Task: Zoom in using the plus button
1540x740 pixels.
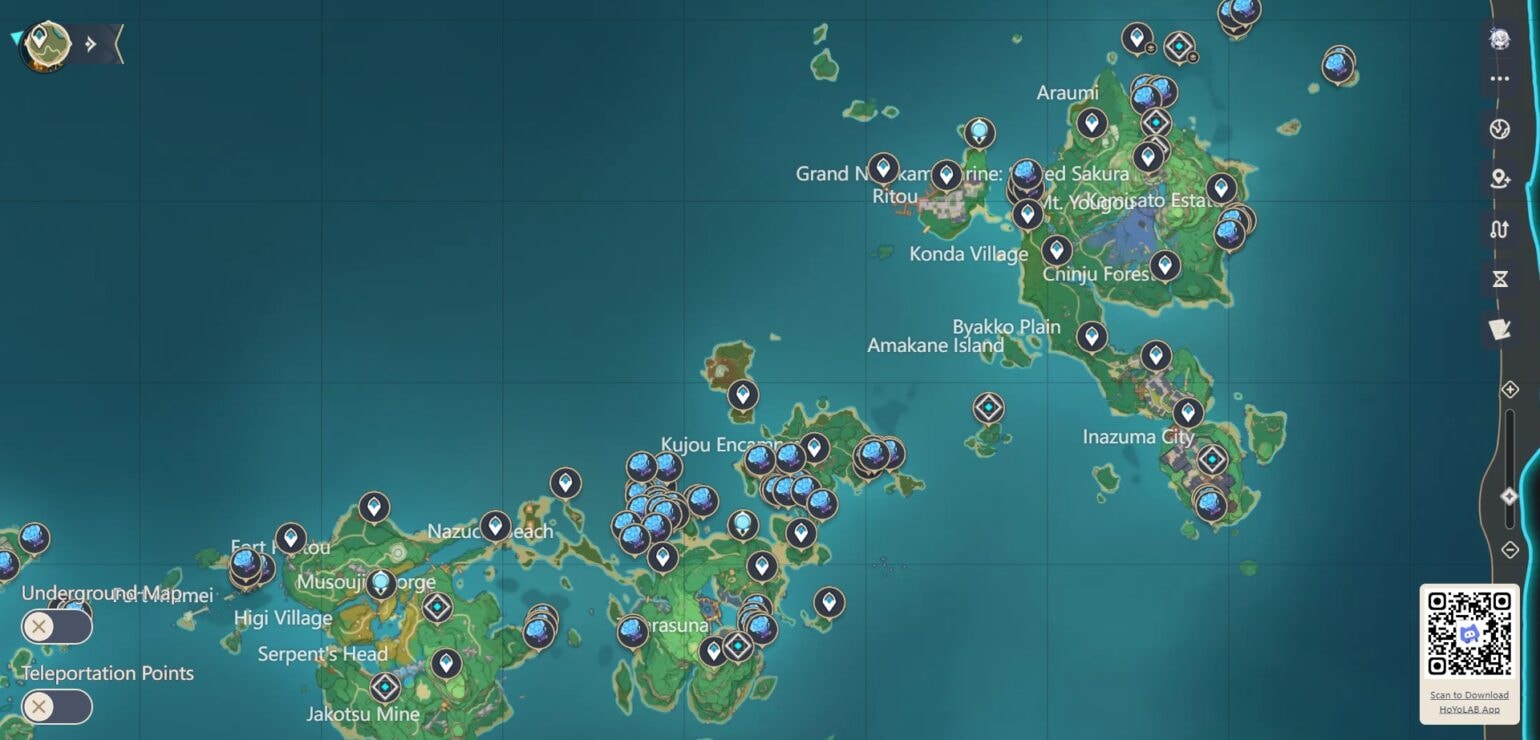Action: tap(1510, 388)
